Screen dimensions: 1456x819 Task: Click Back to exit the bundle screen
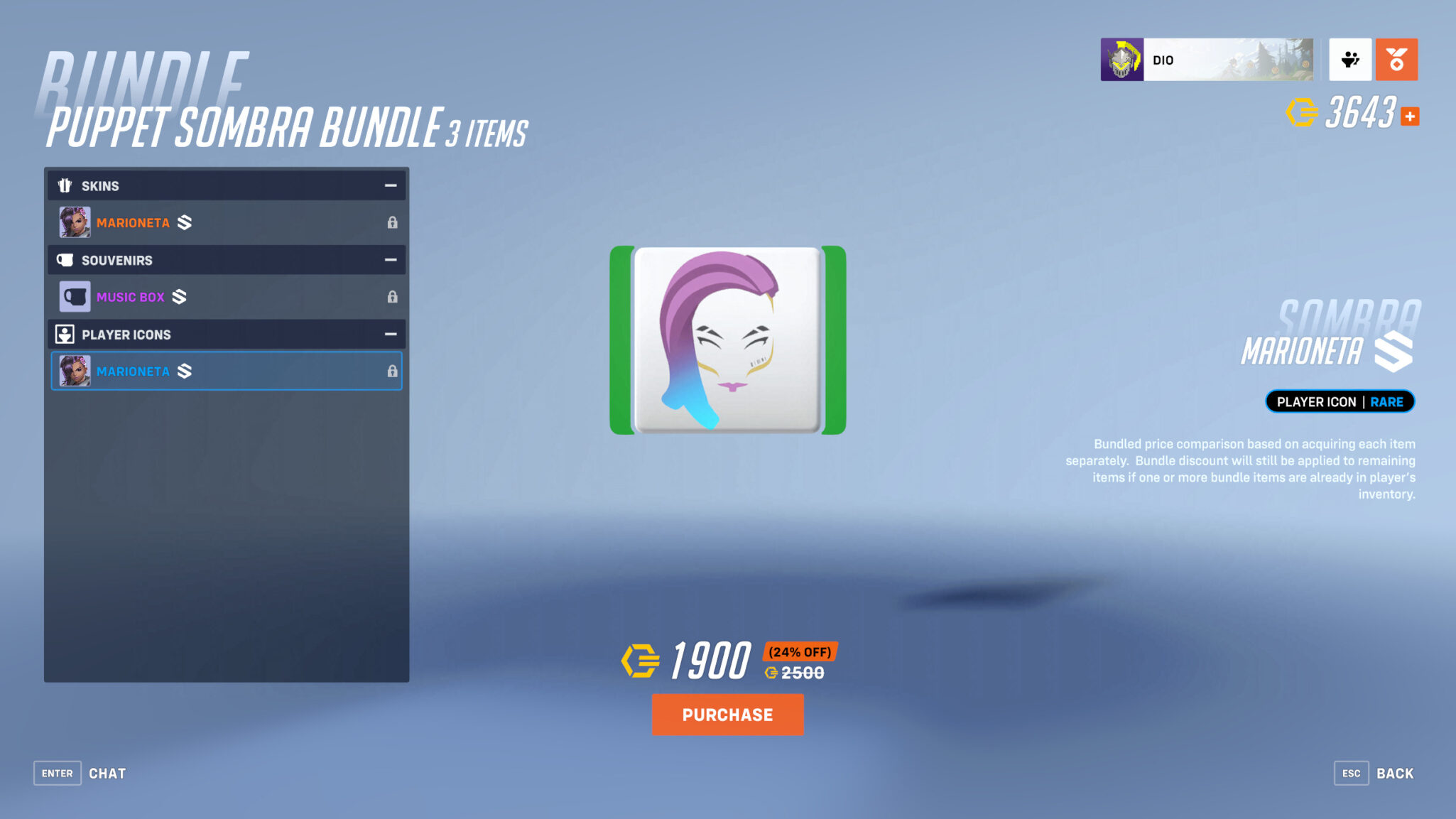click(x=1394, y=773)
